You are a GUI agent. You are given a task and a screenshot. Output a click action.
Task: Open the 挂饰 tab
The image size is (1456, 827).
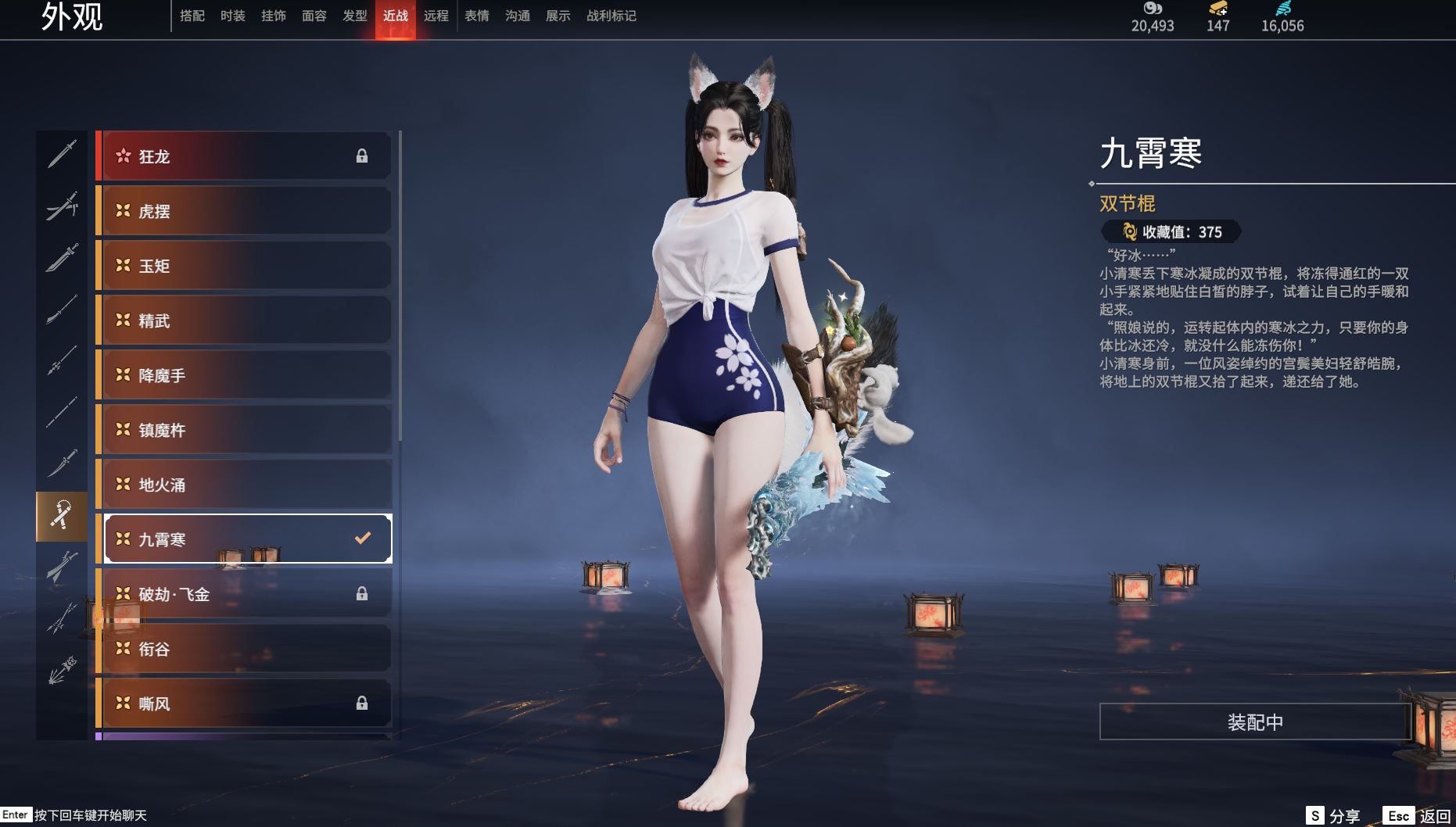tap(273, 16)
